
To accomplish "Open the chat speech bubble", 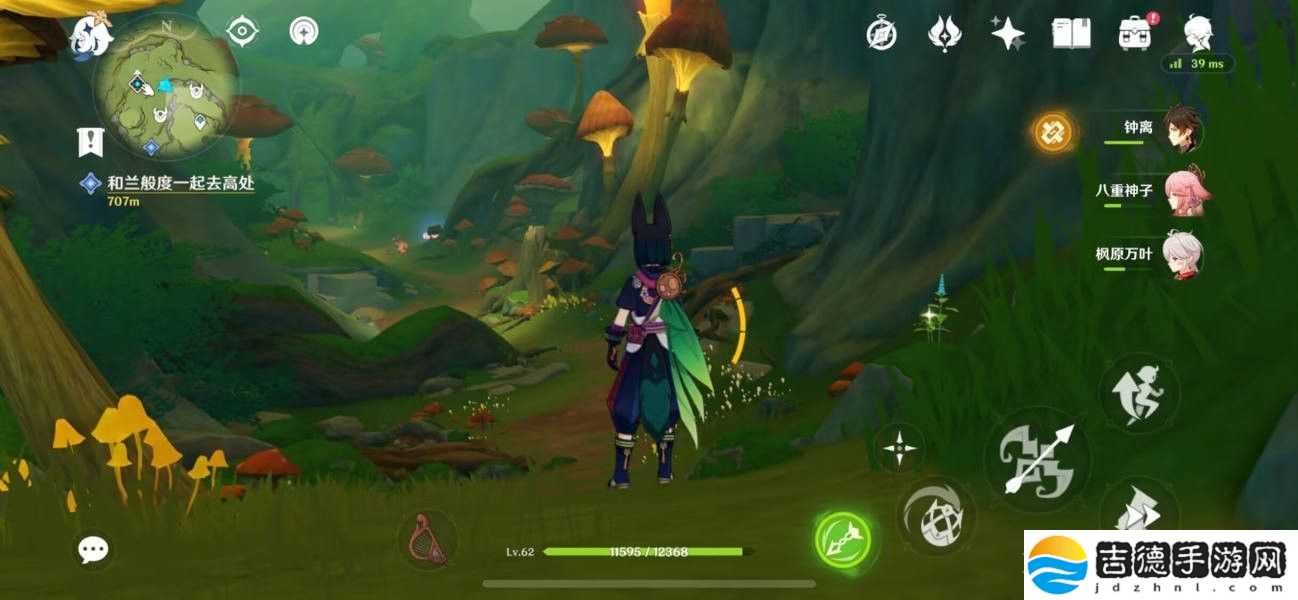I will click(x=94, y=548).
